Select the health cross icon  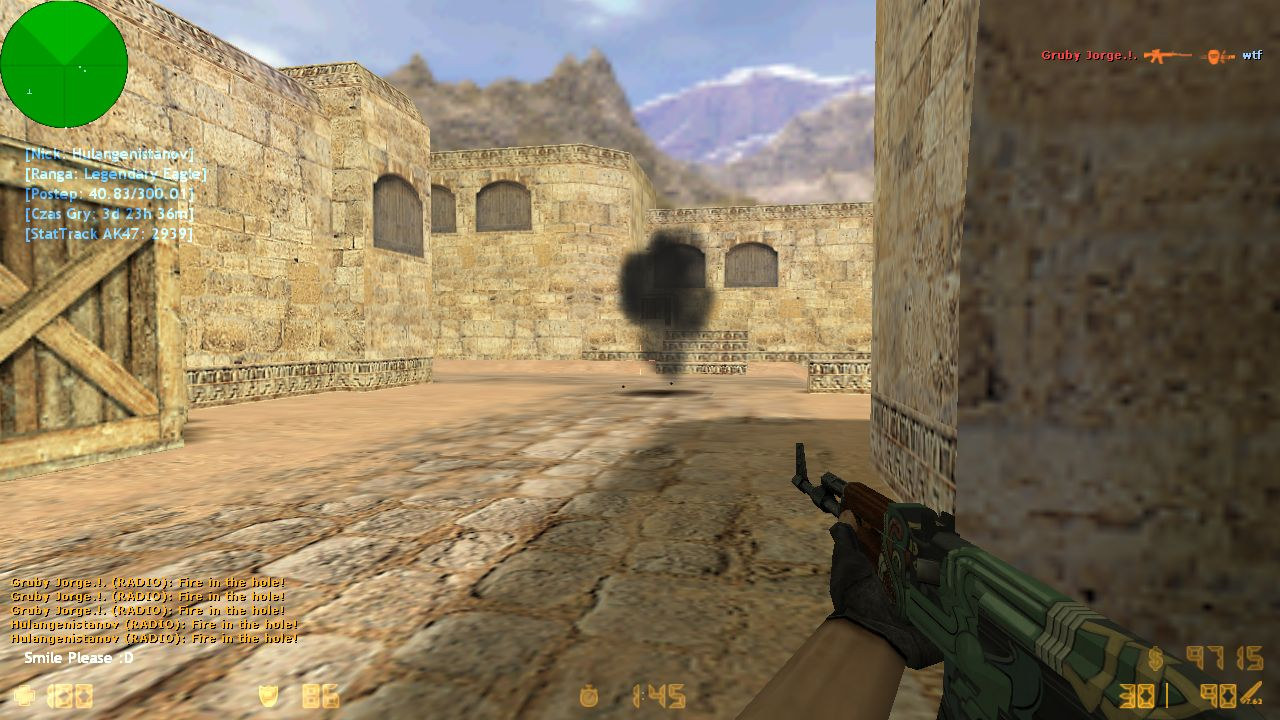pos(22,696)
